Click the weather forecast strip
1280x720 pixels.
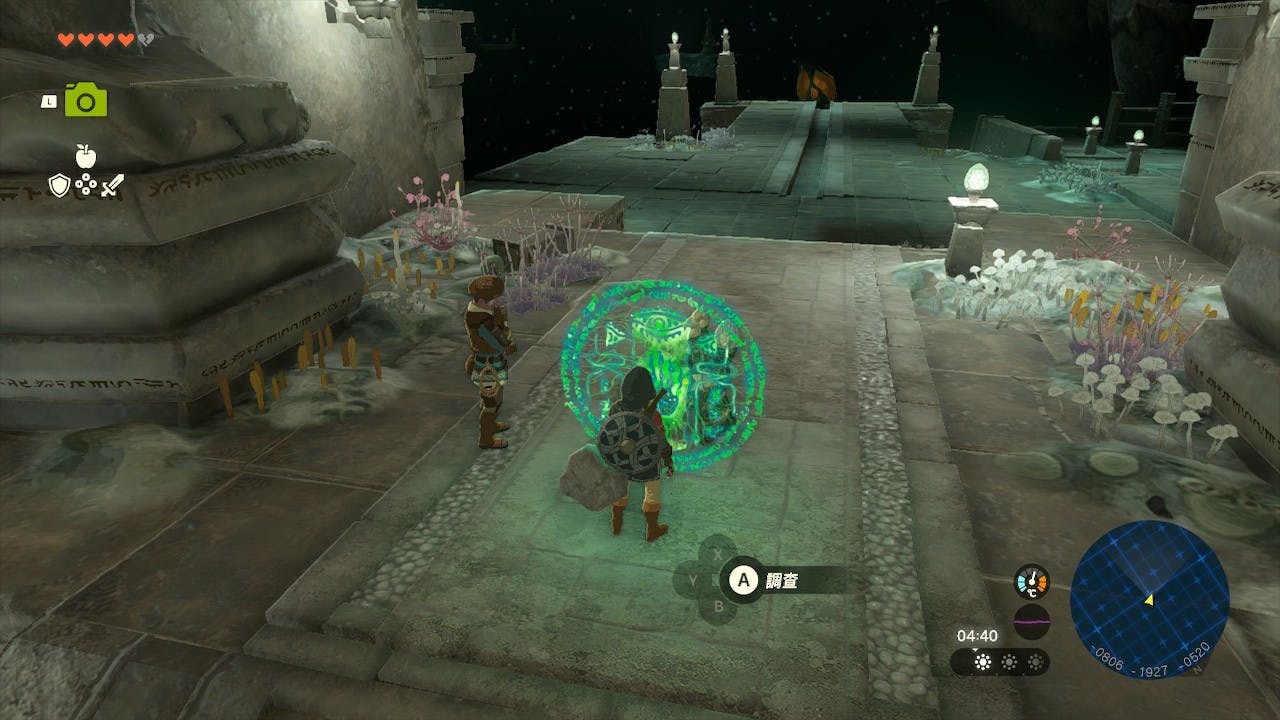(x=999, y=662)
